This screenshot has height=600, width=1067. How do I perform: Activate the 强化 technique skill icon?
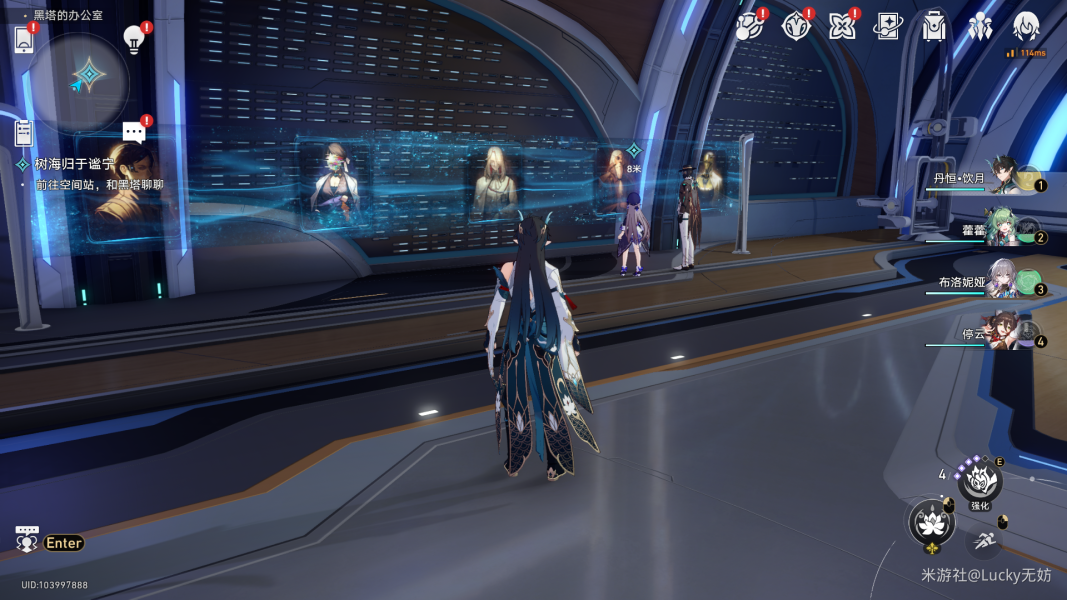980,482
